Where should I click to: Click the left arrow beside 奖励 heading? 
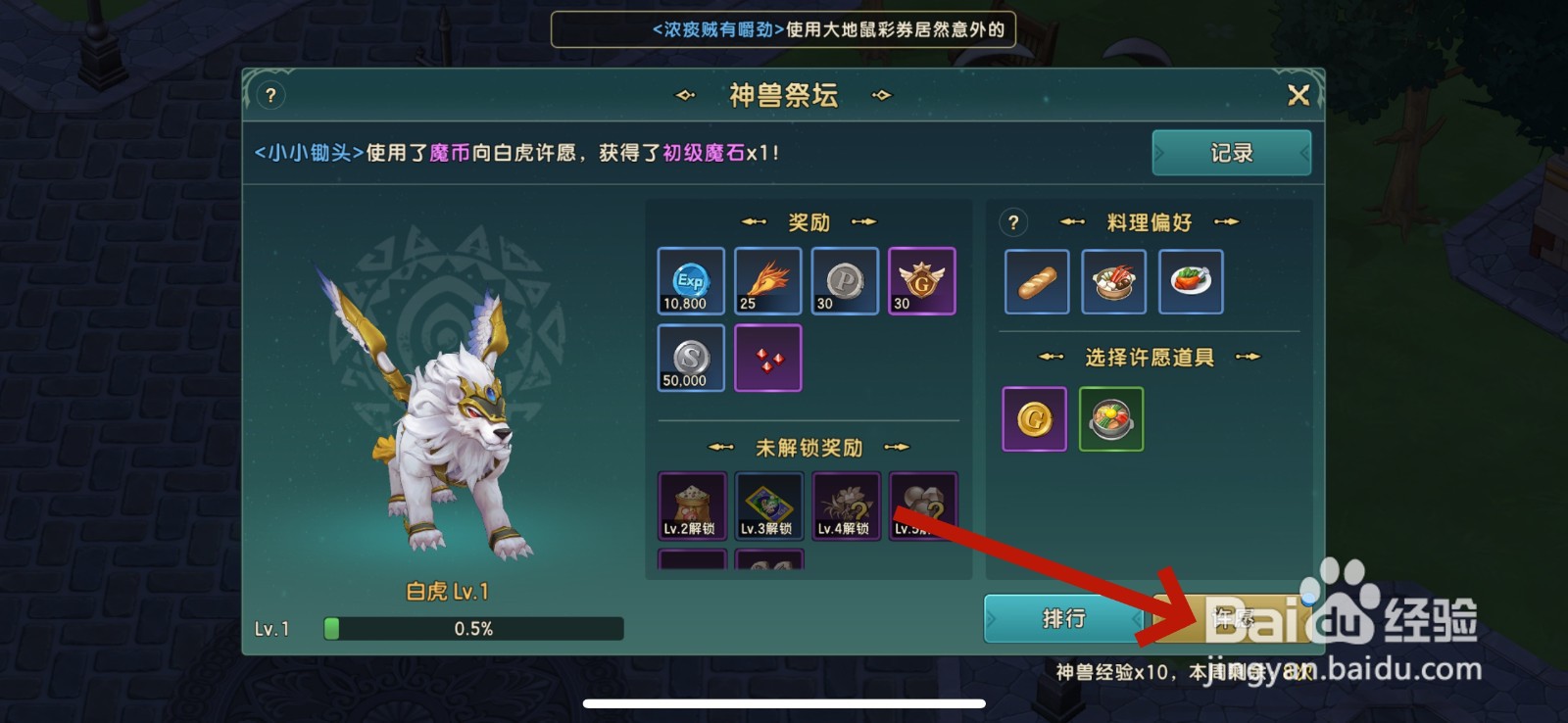click(754, 222)
